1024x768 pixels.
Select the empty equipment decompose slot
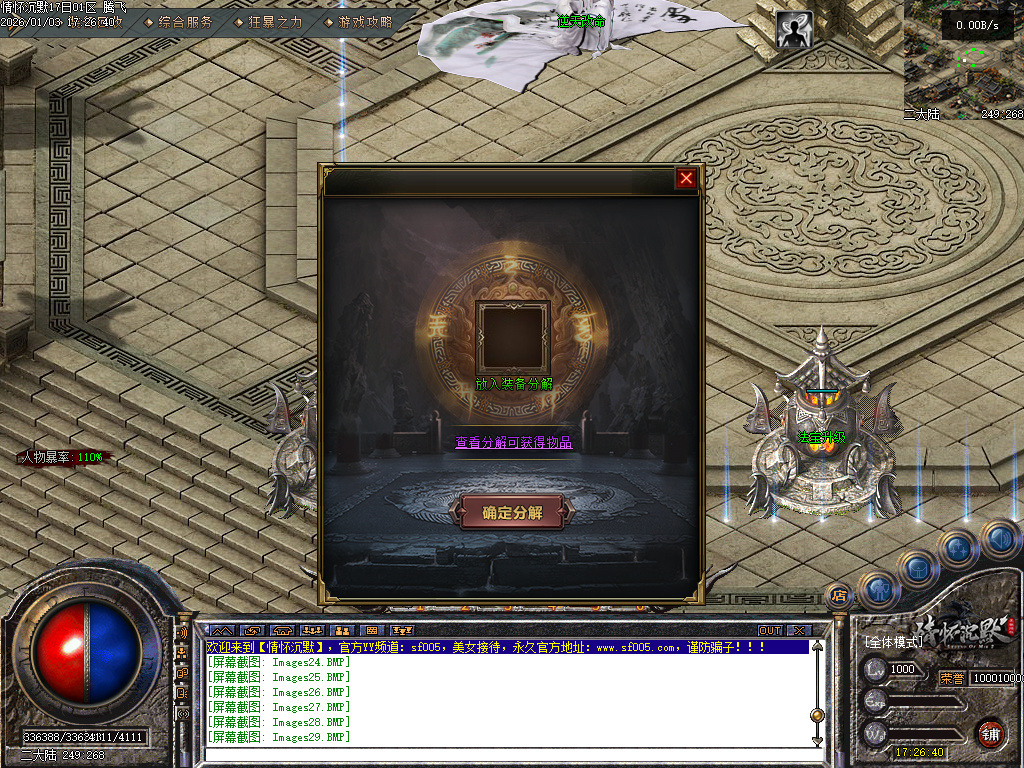pyautogui.click(x=512, y=337)
